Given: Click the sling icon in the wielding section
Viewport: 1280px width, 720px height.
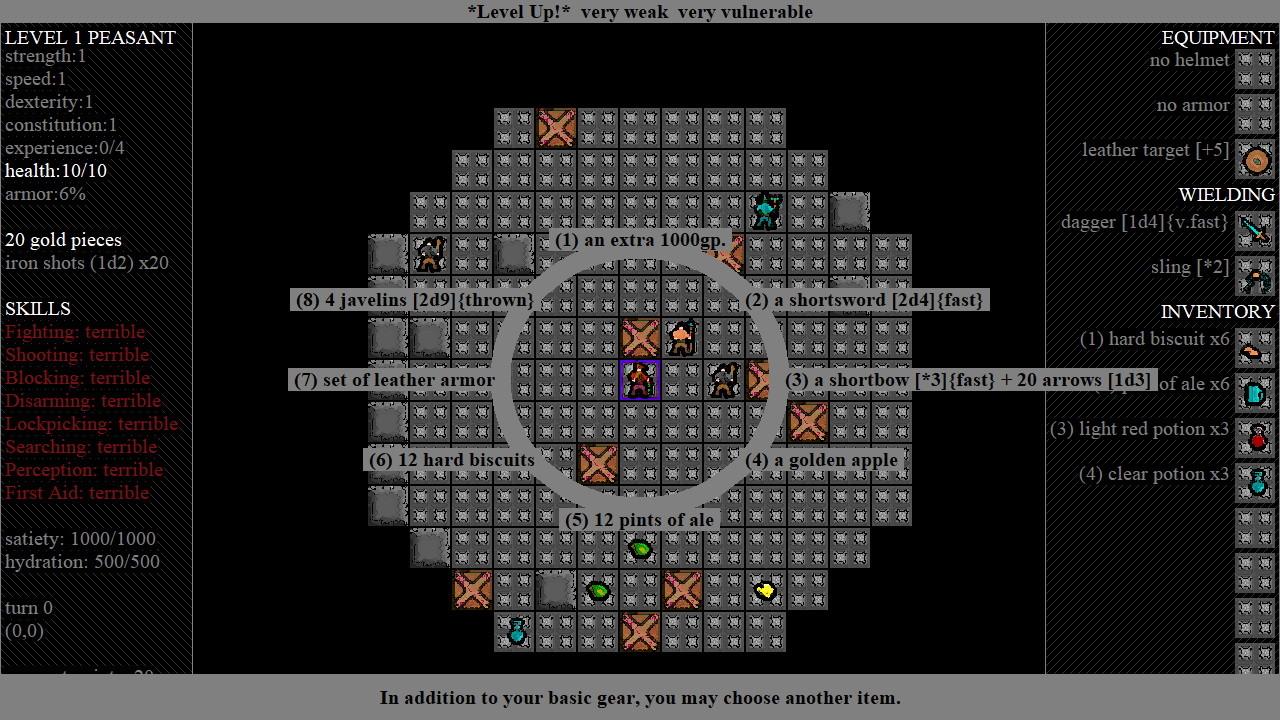Looking at the screenshot, I should pos(1255,278).
